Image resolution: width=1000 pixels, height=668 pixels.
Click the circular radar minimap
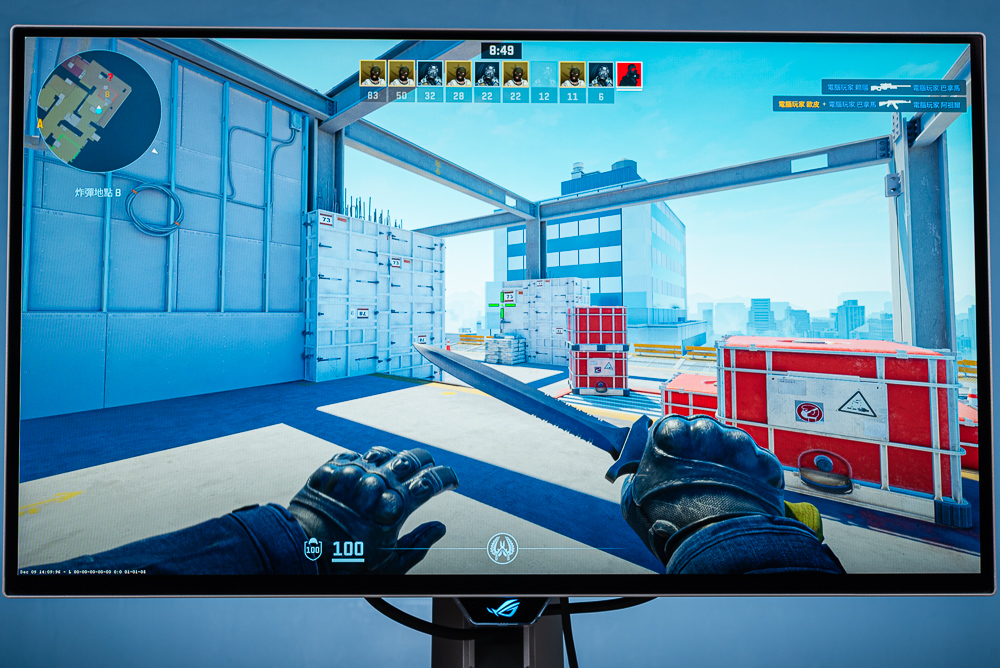click(x=98, y=111)
